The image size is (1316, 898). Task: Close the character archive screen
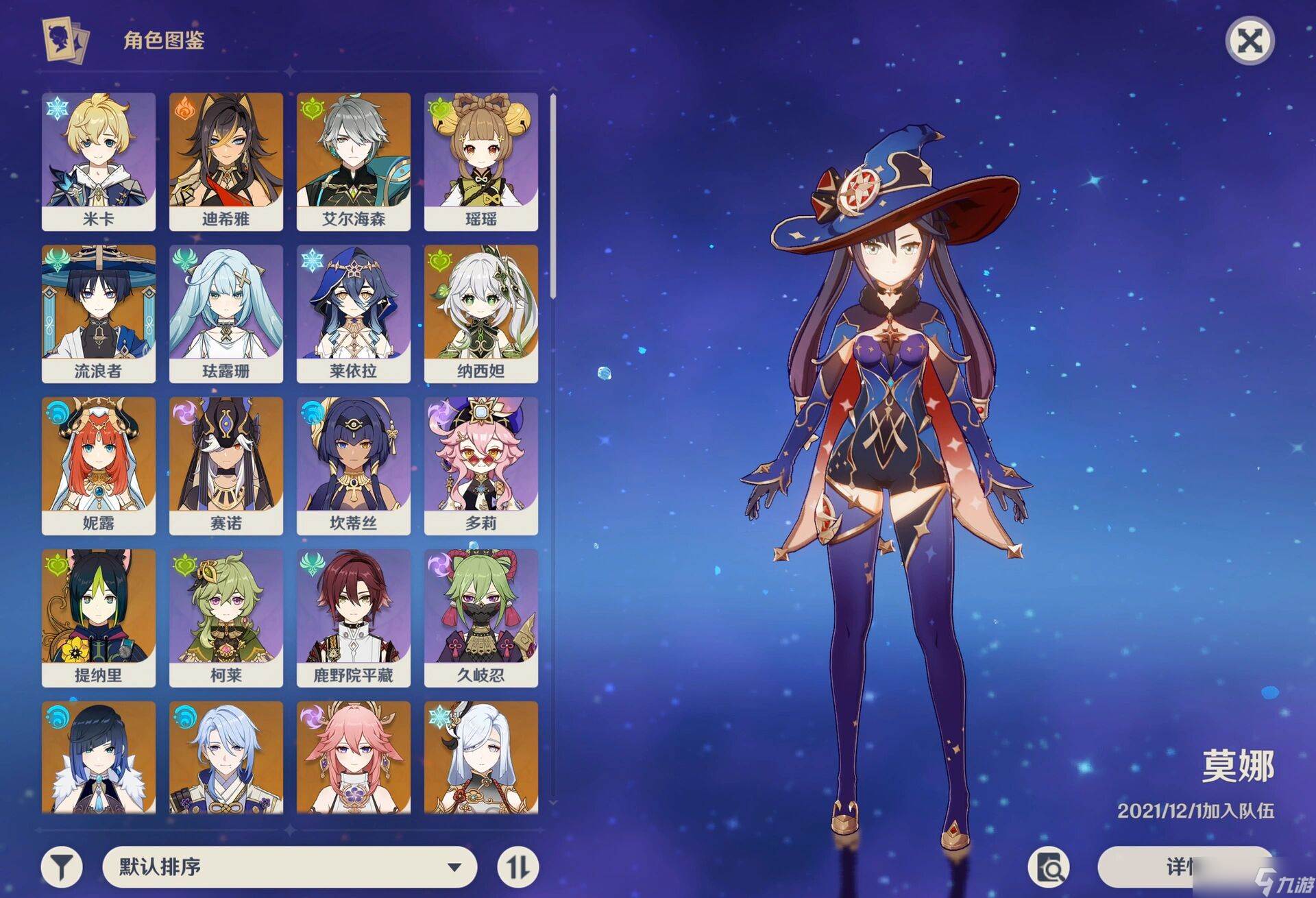pyautogui.click(x=1250, y=42)
